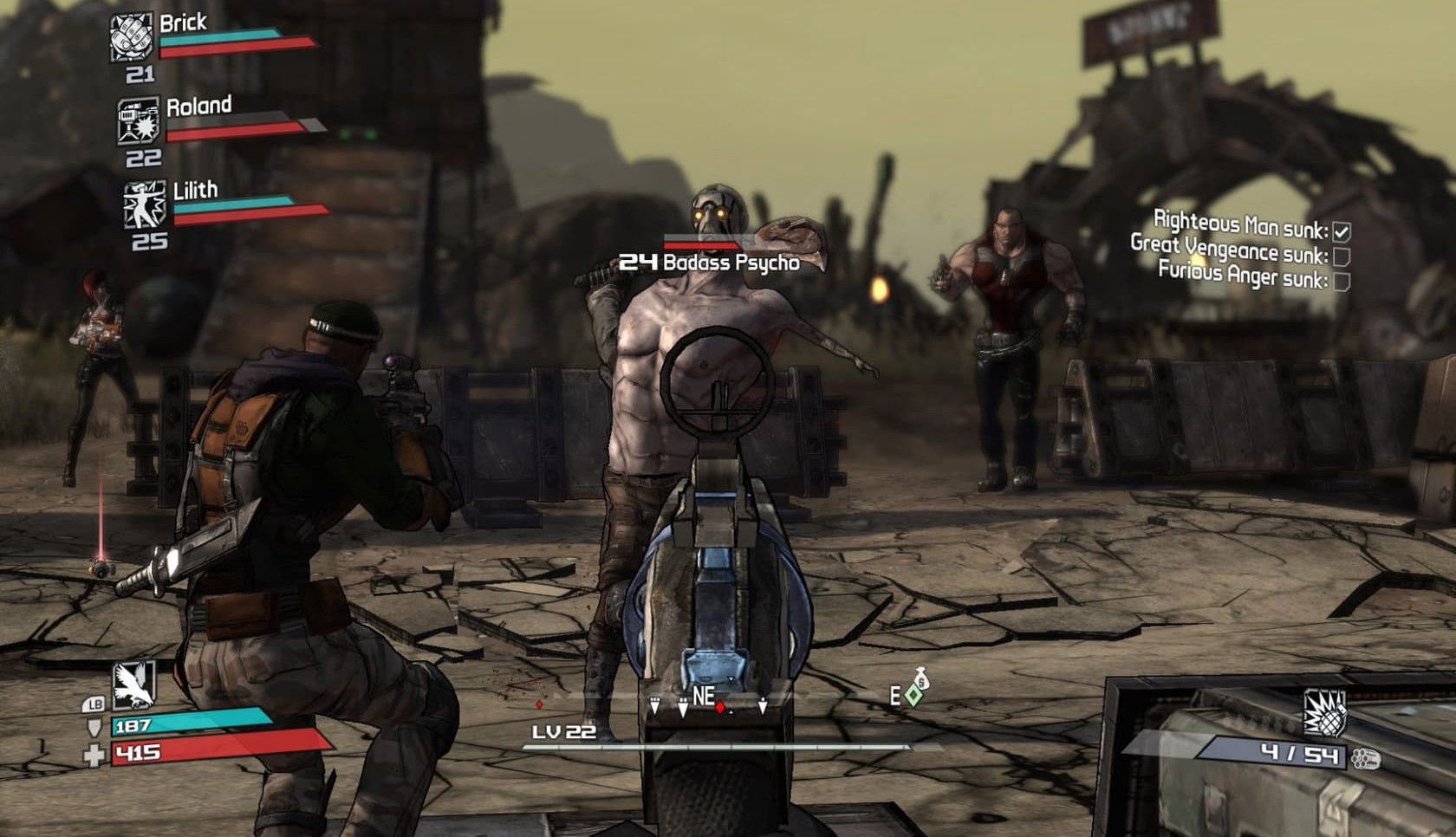Select the red diamond compass marker

pyautogui.click(x=719, y=707)
